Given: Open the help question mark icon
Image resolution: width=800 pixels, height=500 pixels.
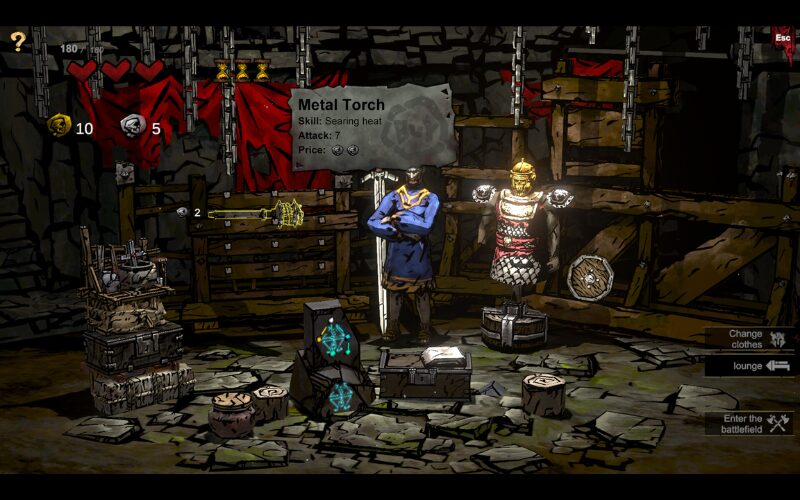Looking at the screenshot, I should pyautogui.click(x=17, y=41).
